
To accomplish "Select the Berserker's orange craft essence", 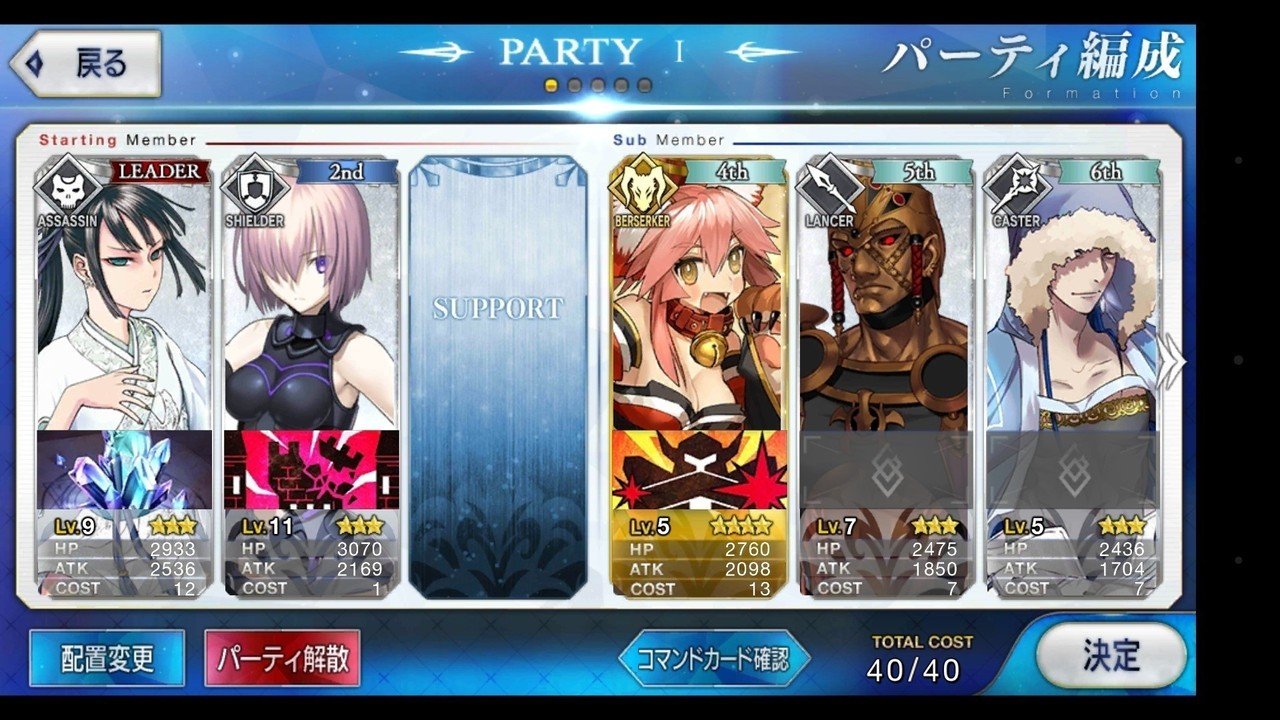I will coord(699,470).
